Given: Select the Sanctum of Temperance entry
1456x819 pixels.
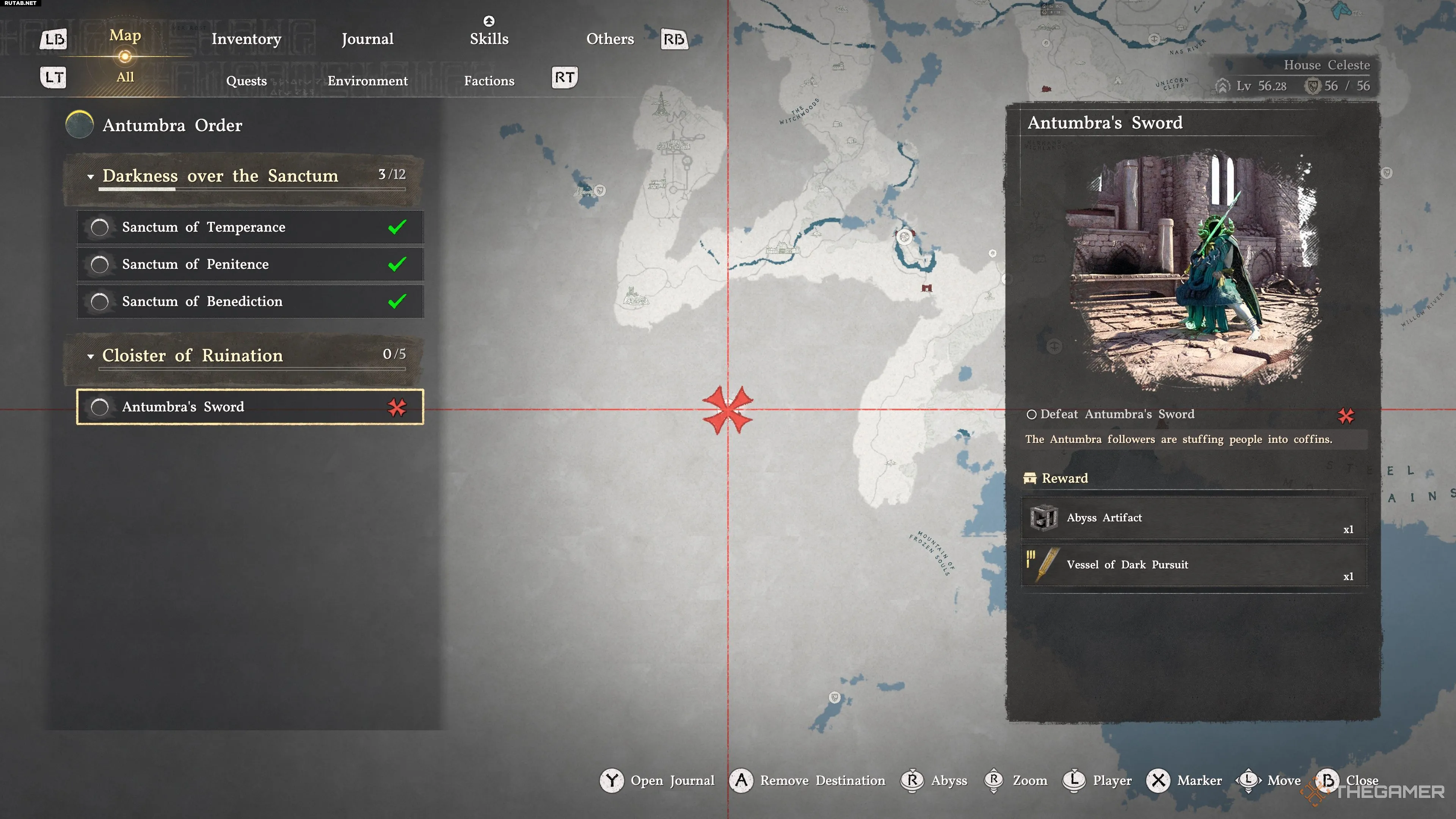Looking at the screenshot, I should [x=250, y=227].
